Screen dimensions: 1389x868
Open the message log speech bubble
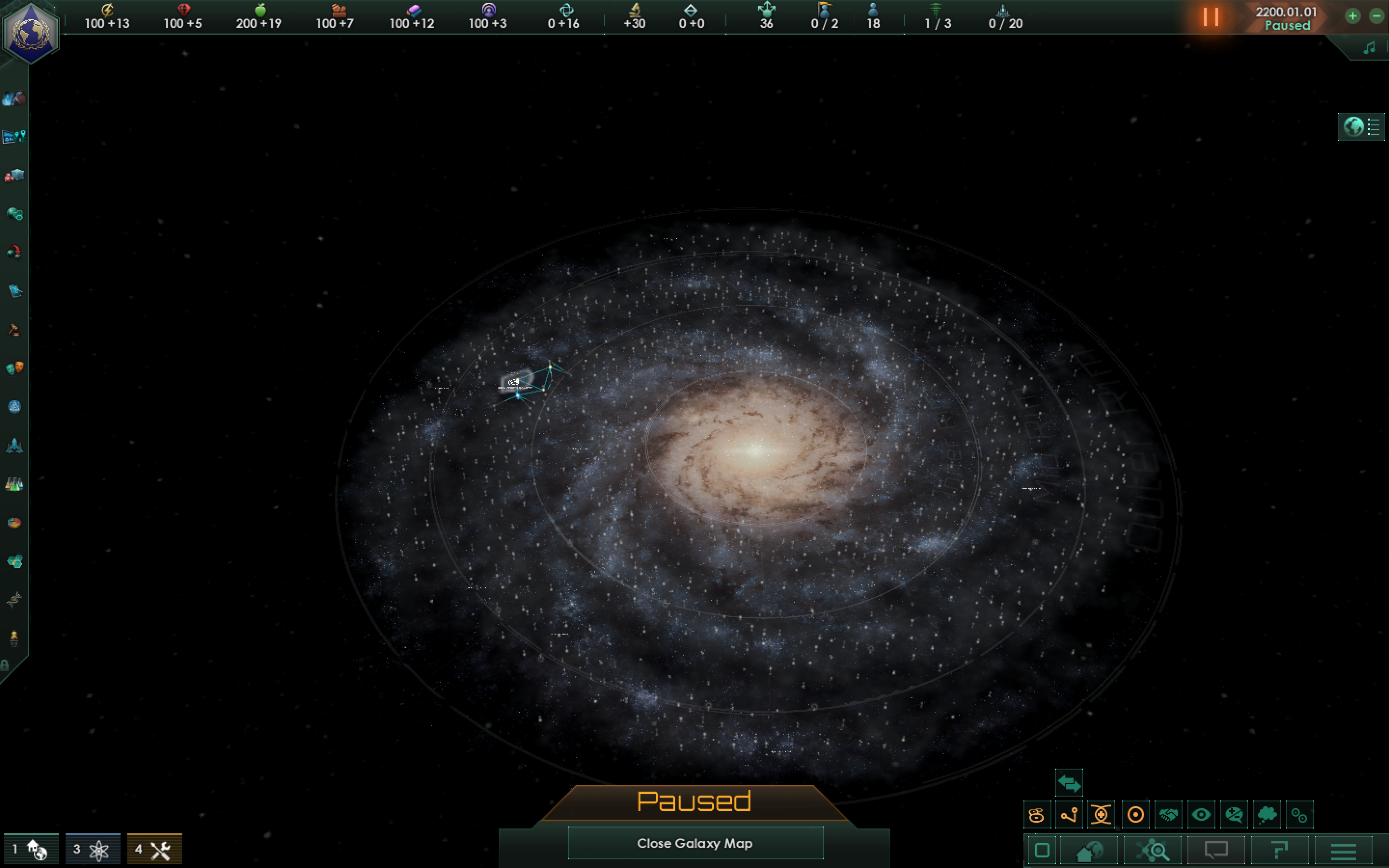1216,851
